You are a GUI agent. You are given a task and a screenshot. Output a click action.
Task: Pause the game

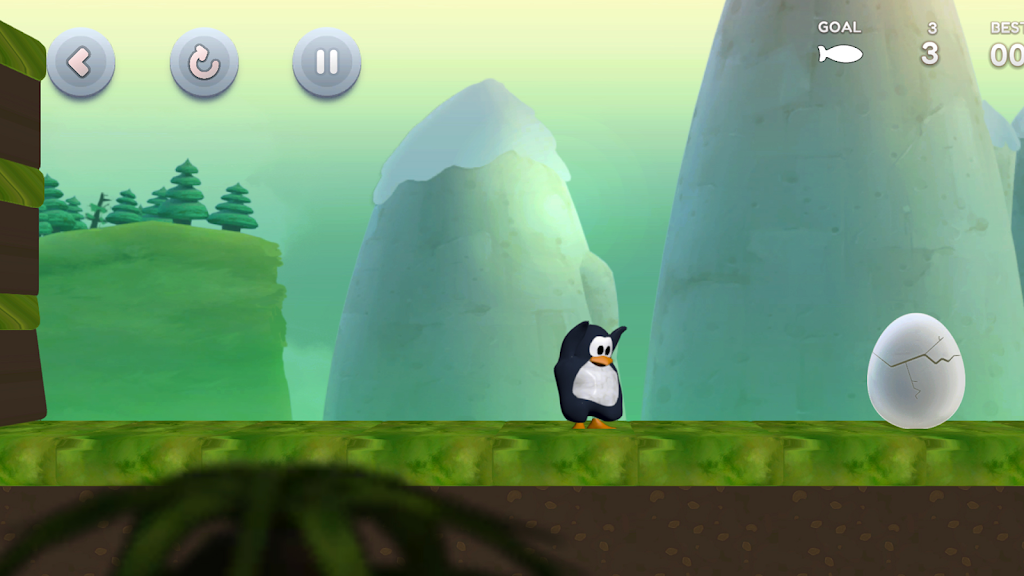[x=327, y=63]
